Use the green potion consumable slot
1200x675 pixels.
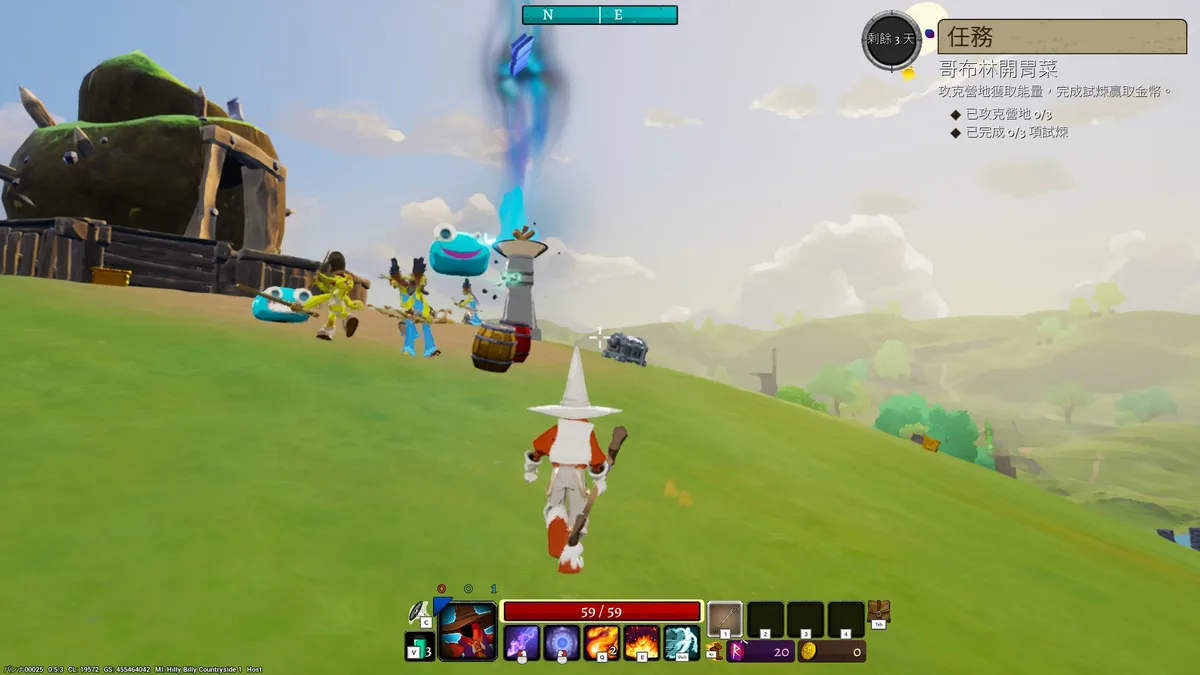click(417, 647)
